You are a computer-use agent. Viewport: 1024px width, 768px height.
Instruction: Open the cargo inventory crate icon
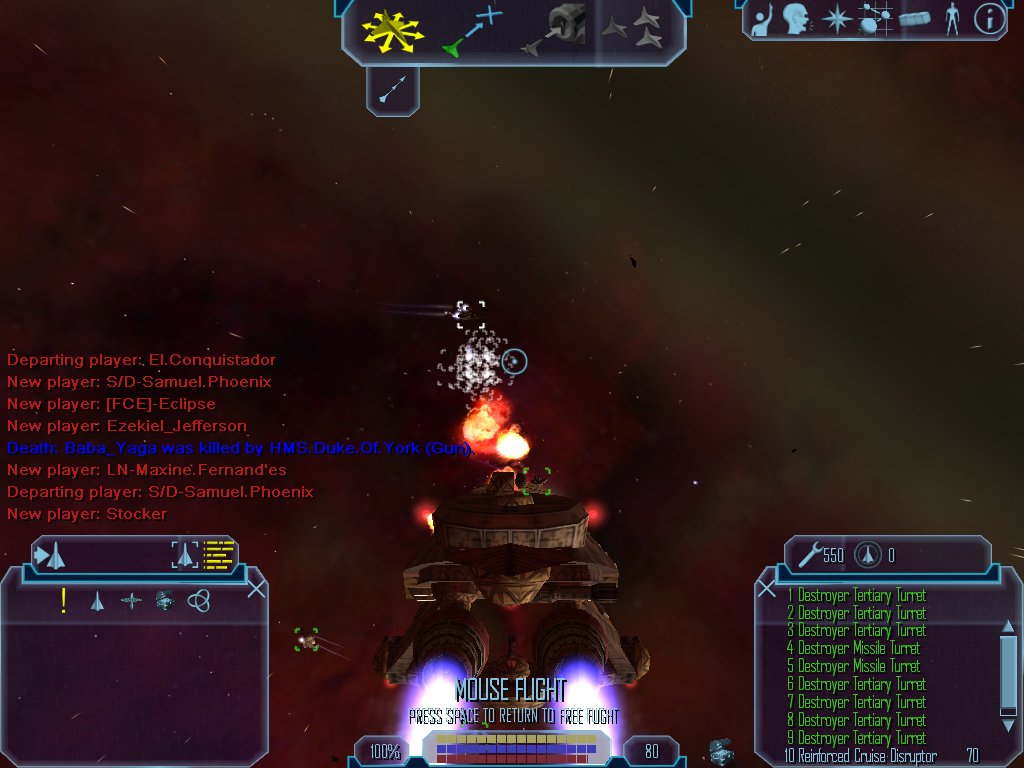pos(915,18)
